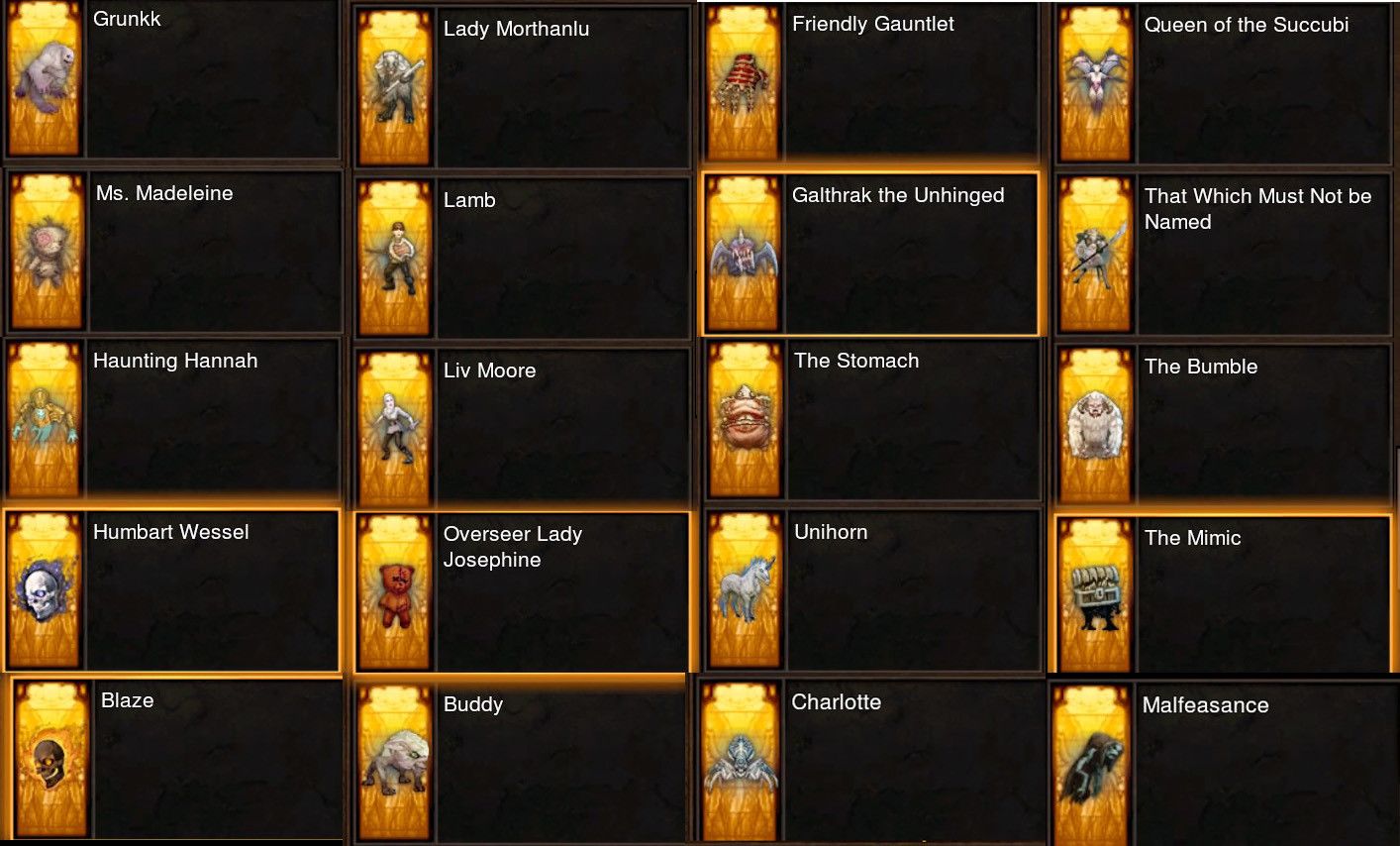
Task: Open the Liv Moore pet card
Action: (394, 422)
